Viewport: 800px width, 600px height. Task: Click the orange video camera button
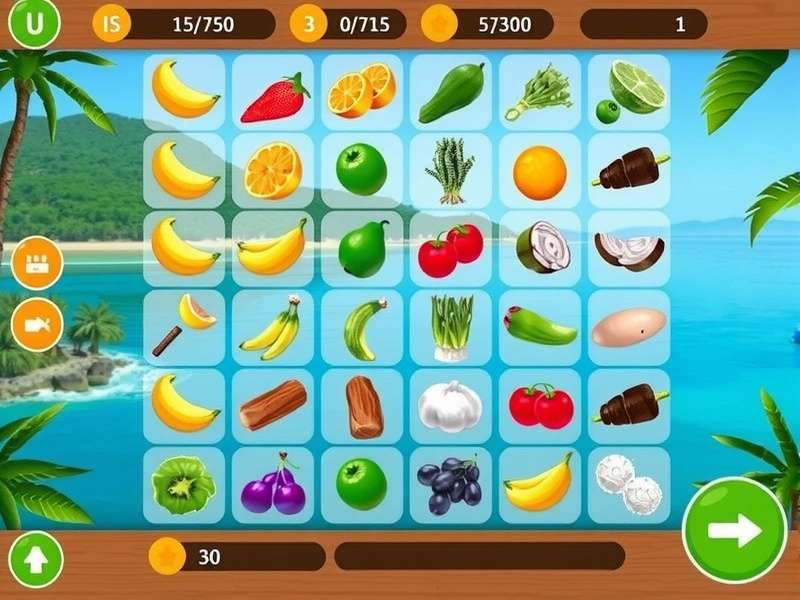[38, 324]
